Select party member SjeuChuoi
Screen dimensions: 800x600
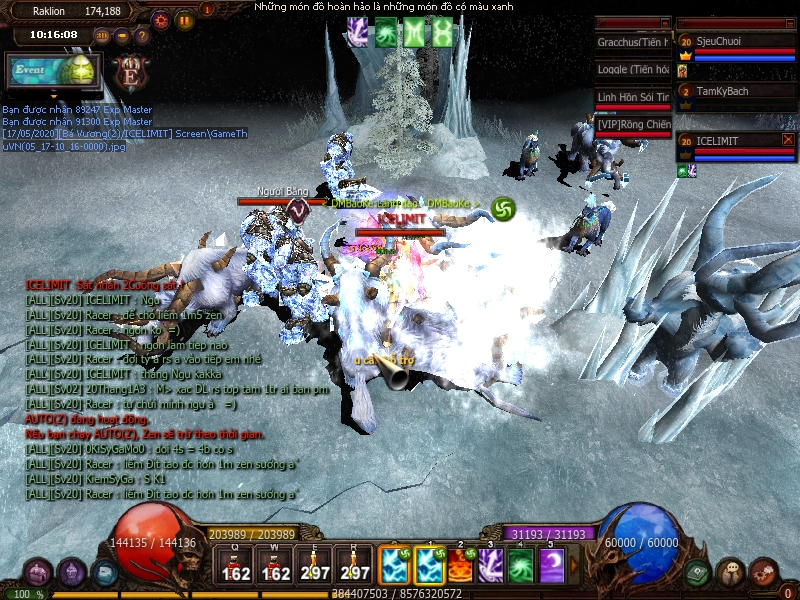click(x=735, y=42)
